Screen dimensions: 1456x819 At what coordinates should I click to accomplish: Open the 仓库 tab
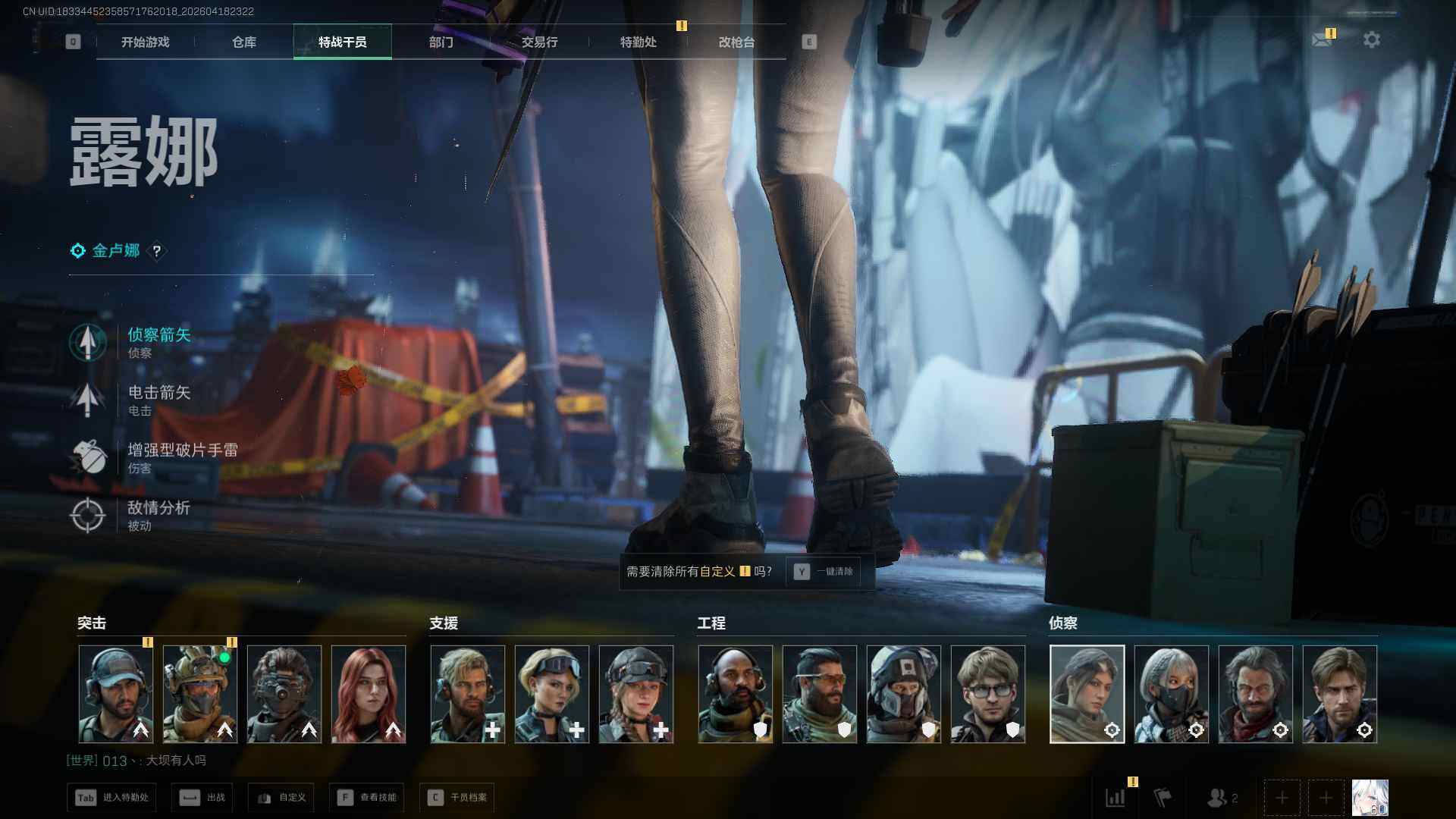click(243, 42)
